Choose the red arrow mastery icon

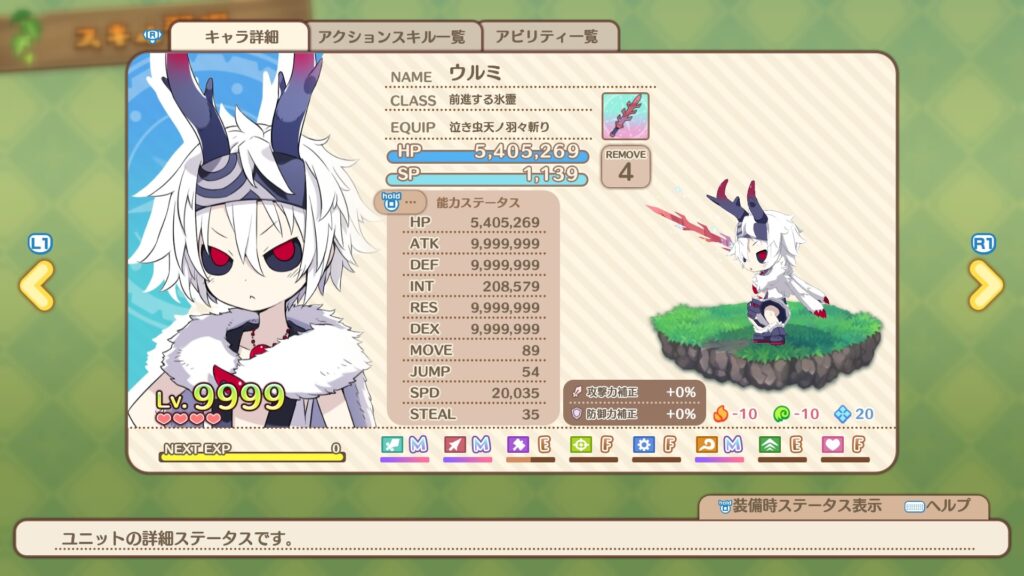tap(455, 444)
